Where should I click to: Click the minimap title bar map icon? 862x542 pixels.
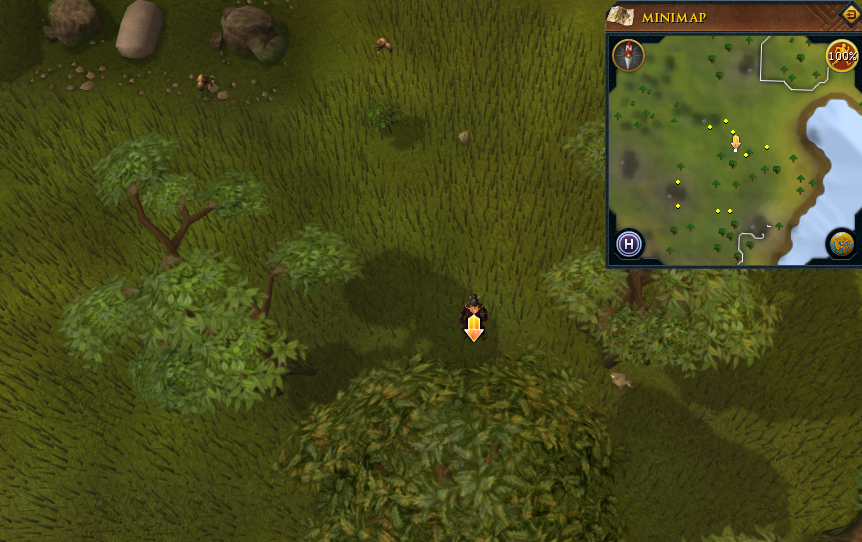point(620,16)
